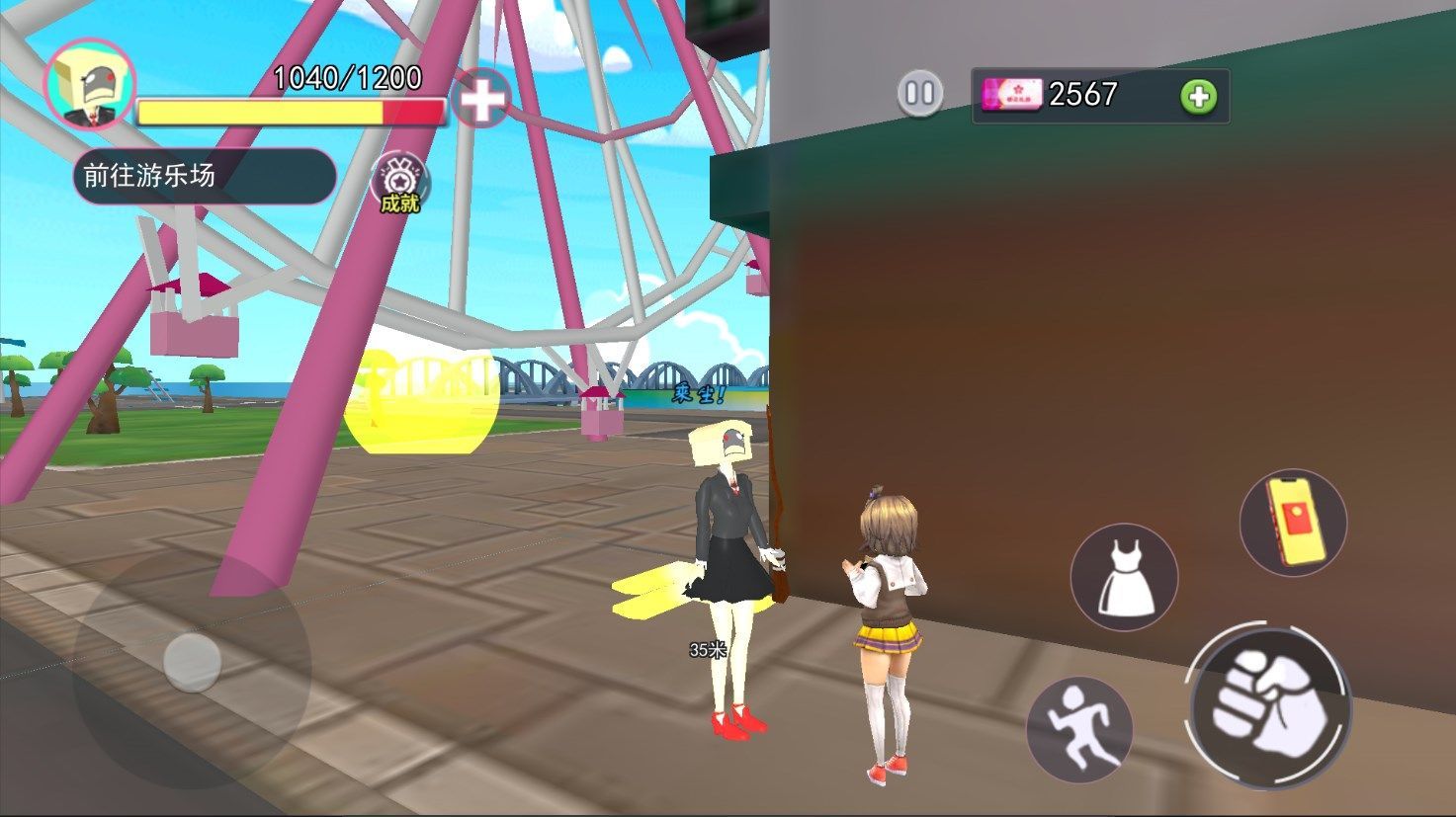The height and width of the screenshot is (817, 1456).
Task: Open the wardrobe via the dress icon
Action: tap(1125, 577)
